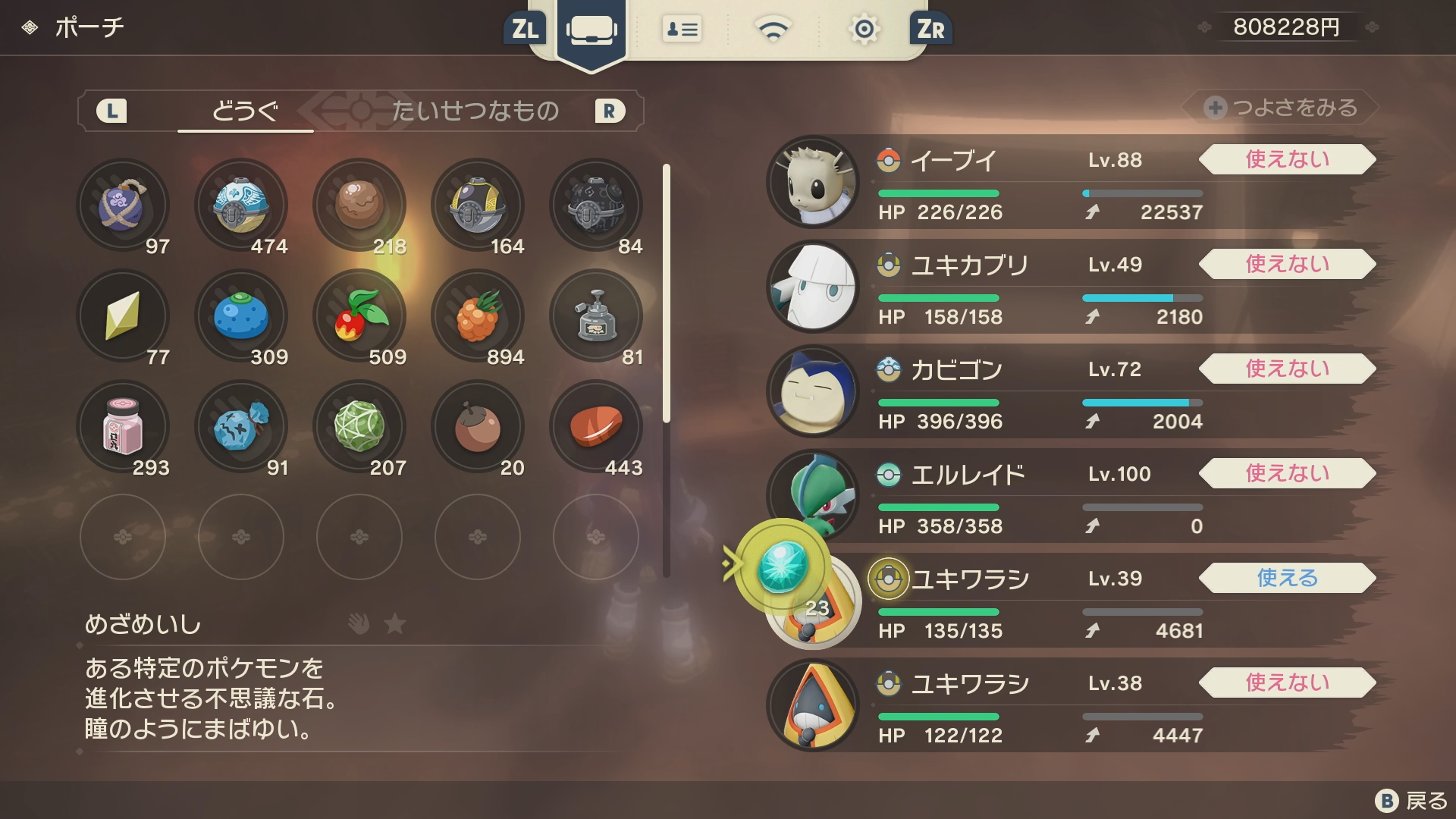Select the satchel pouch tab

click(591, 30)
